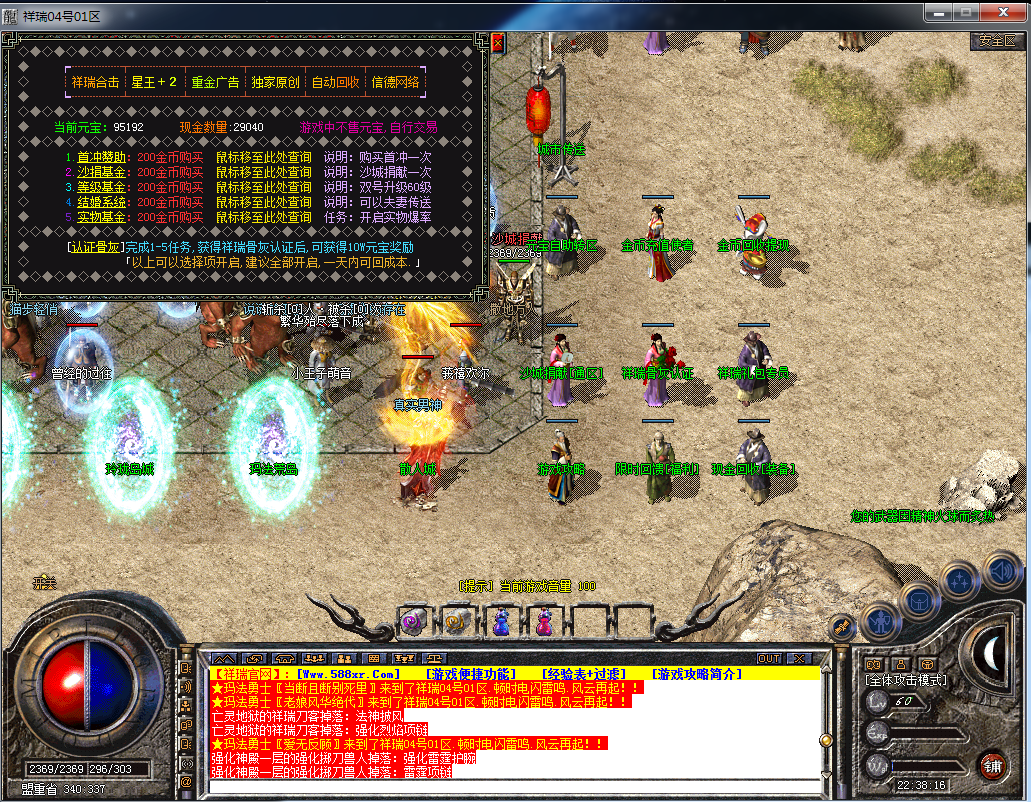Screen dimensions: 1031x802
Task: Open the character status knight icon
Action: pyautogui.click(x=879, y=620)
